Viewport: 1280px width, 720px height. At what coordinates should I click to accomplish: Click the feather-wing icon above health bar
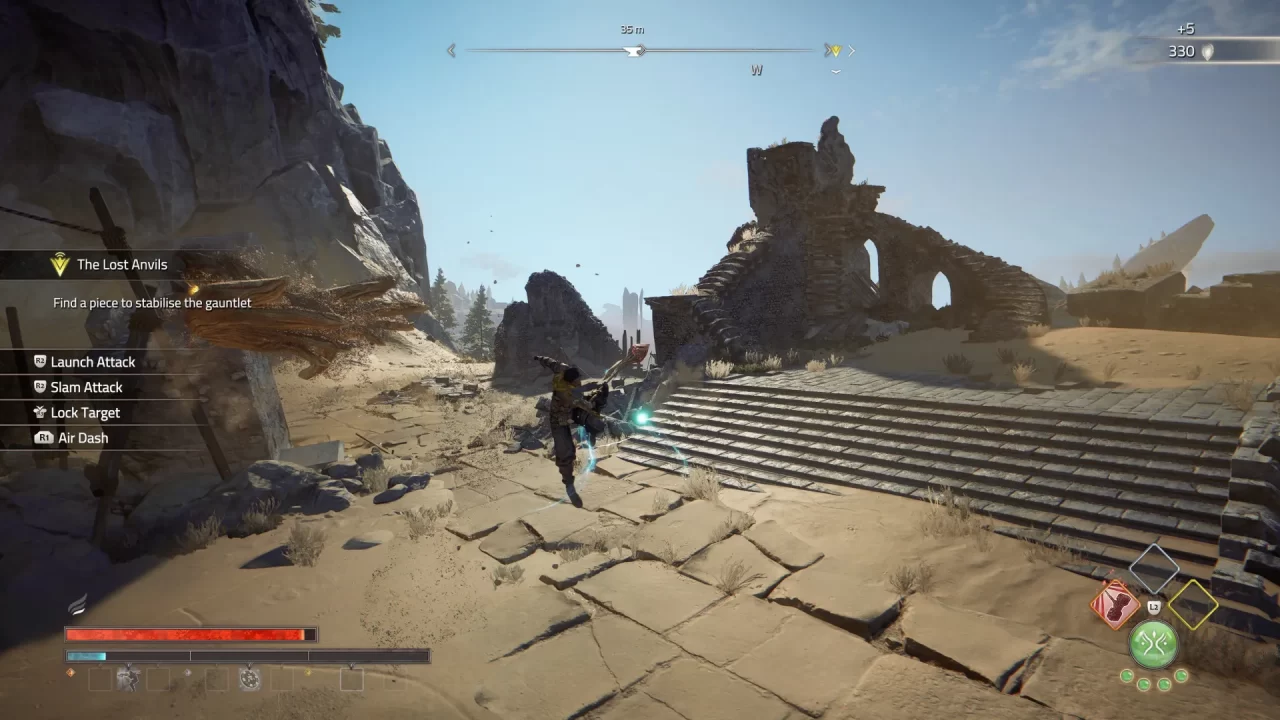77,604
